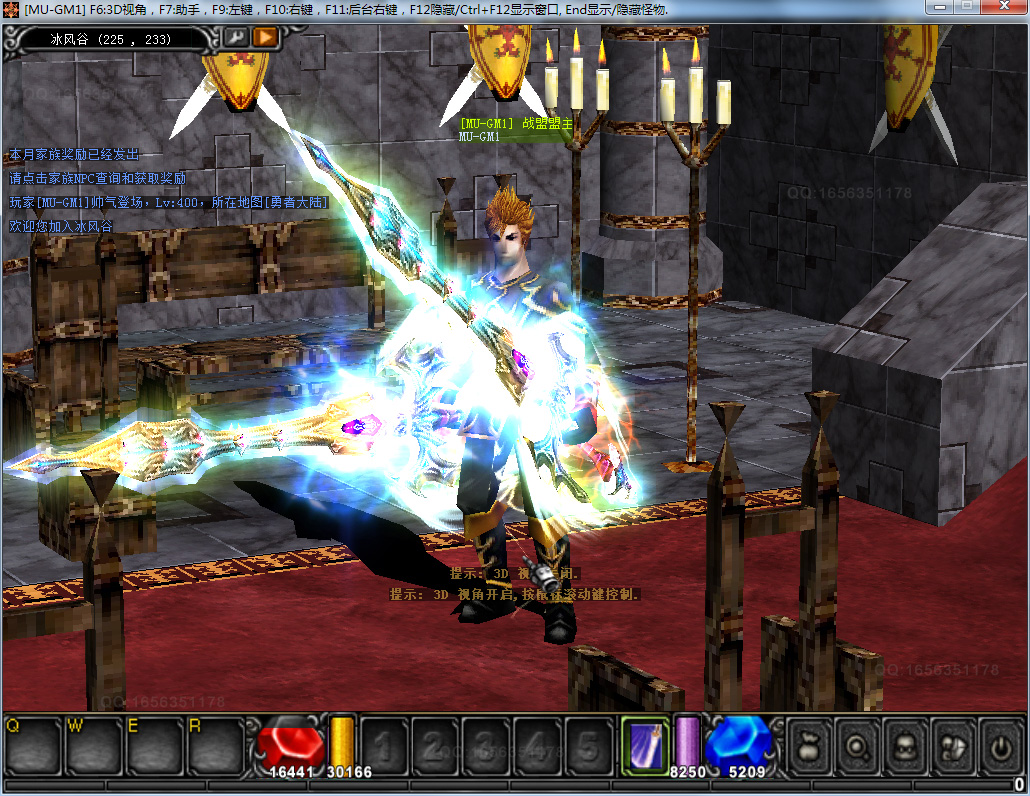Select the E hotkey slot
This screenshot has width=1030, height=796.
(155, 746)
